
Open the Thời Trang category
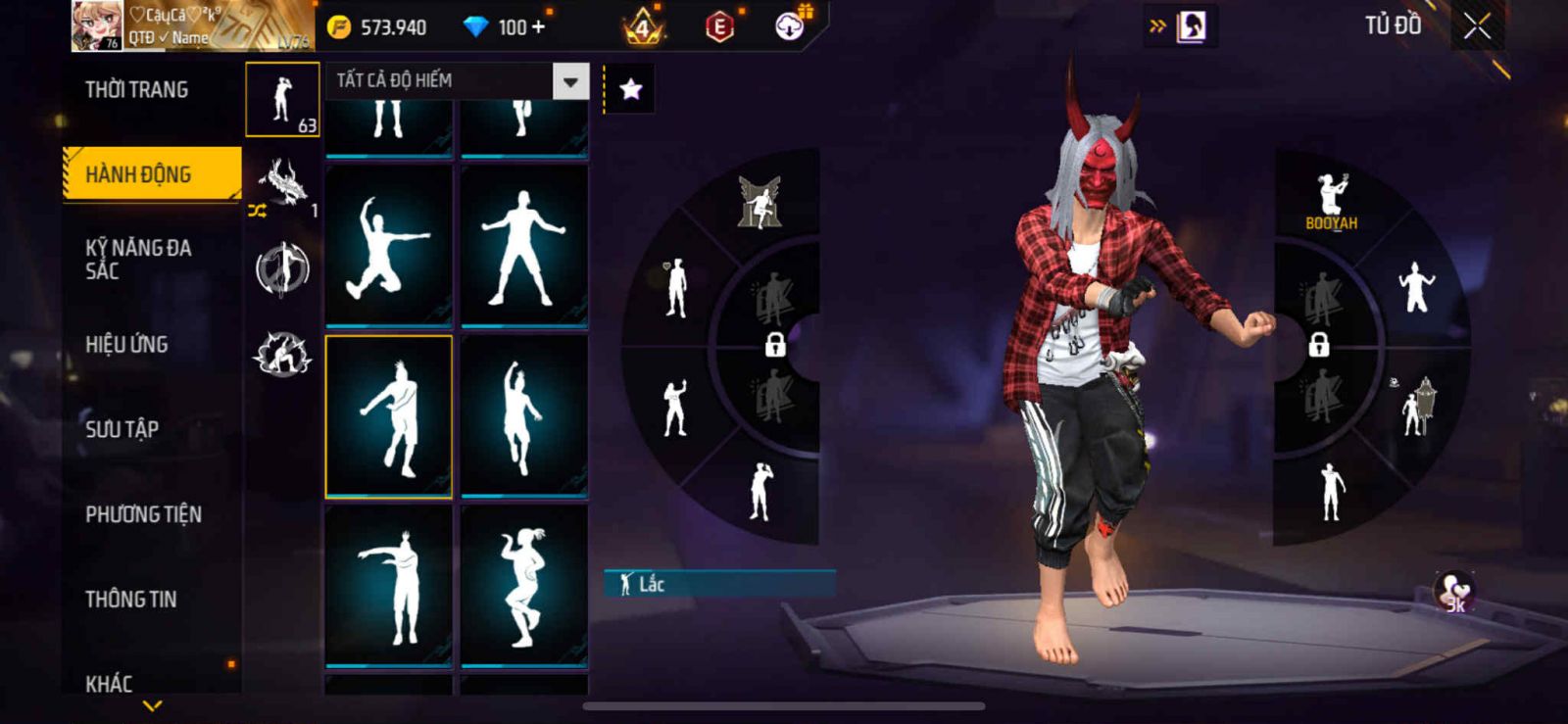(136, 90)
